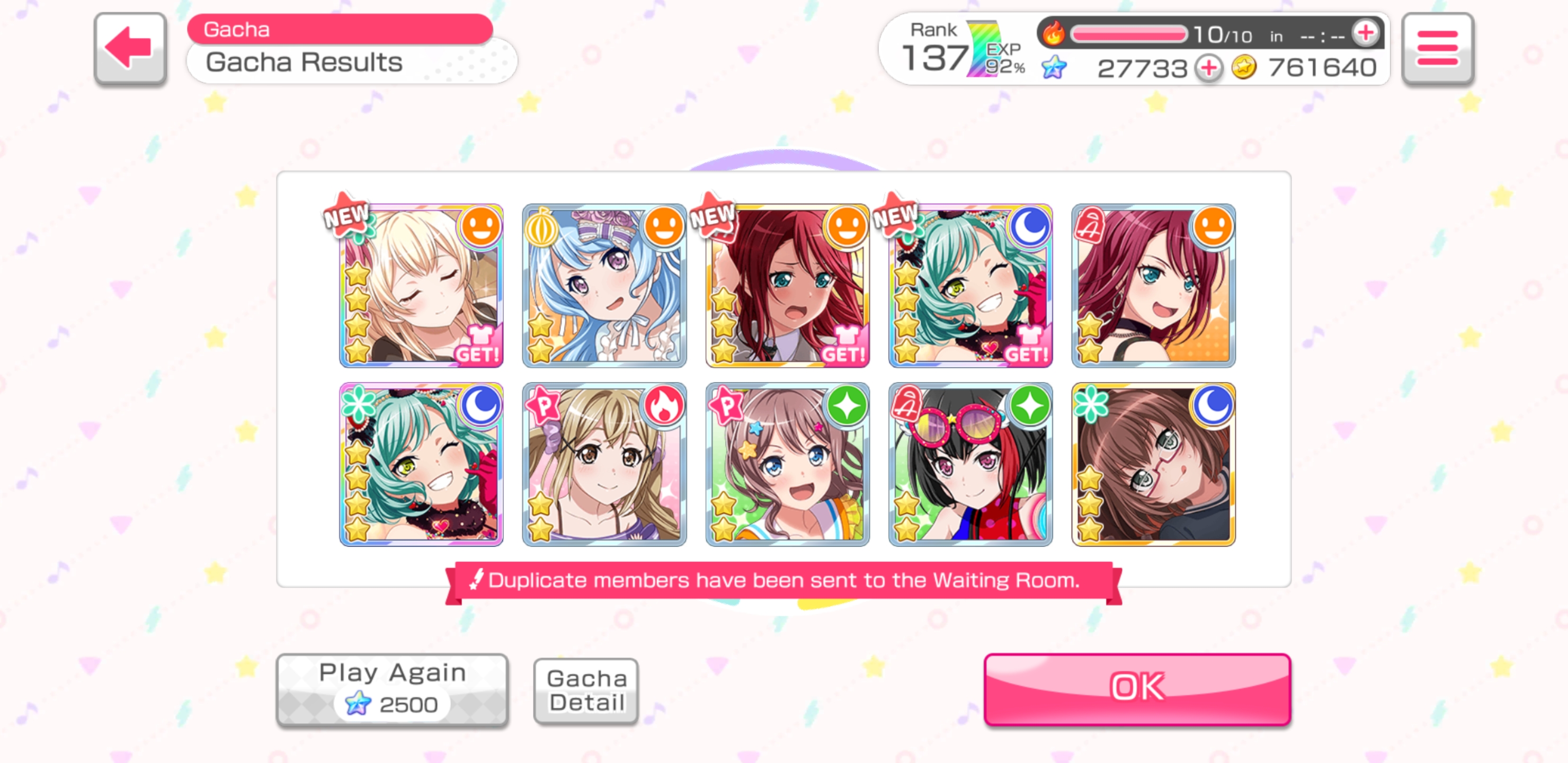The width and height of the screenshot is (1568, 763).
Task: Add more stars with the plus button
Action: click(x=1209, y=68)
